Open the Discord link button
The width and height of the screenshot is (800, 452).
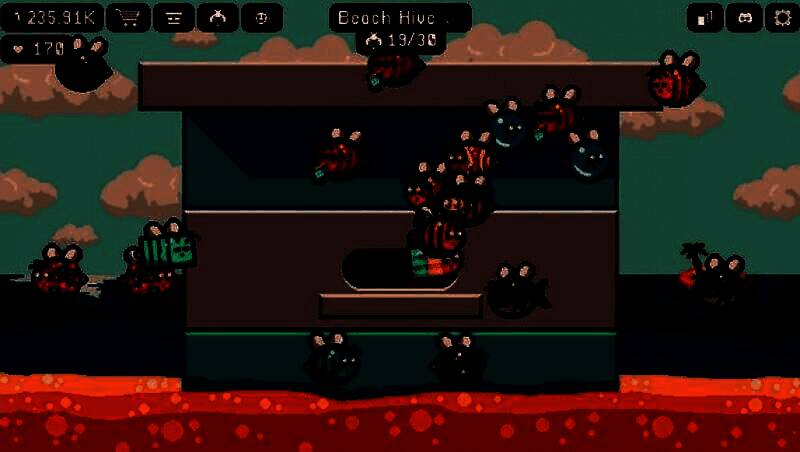click(x=743, y=17)
